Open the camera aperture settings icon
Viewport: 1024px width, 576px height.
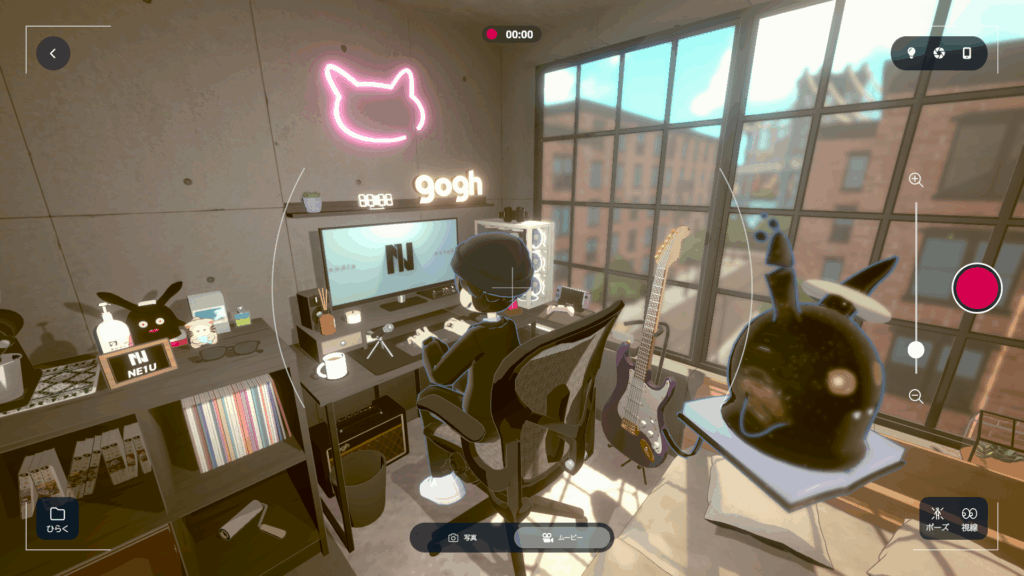coord(939,53)
